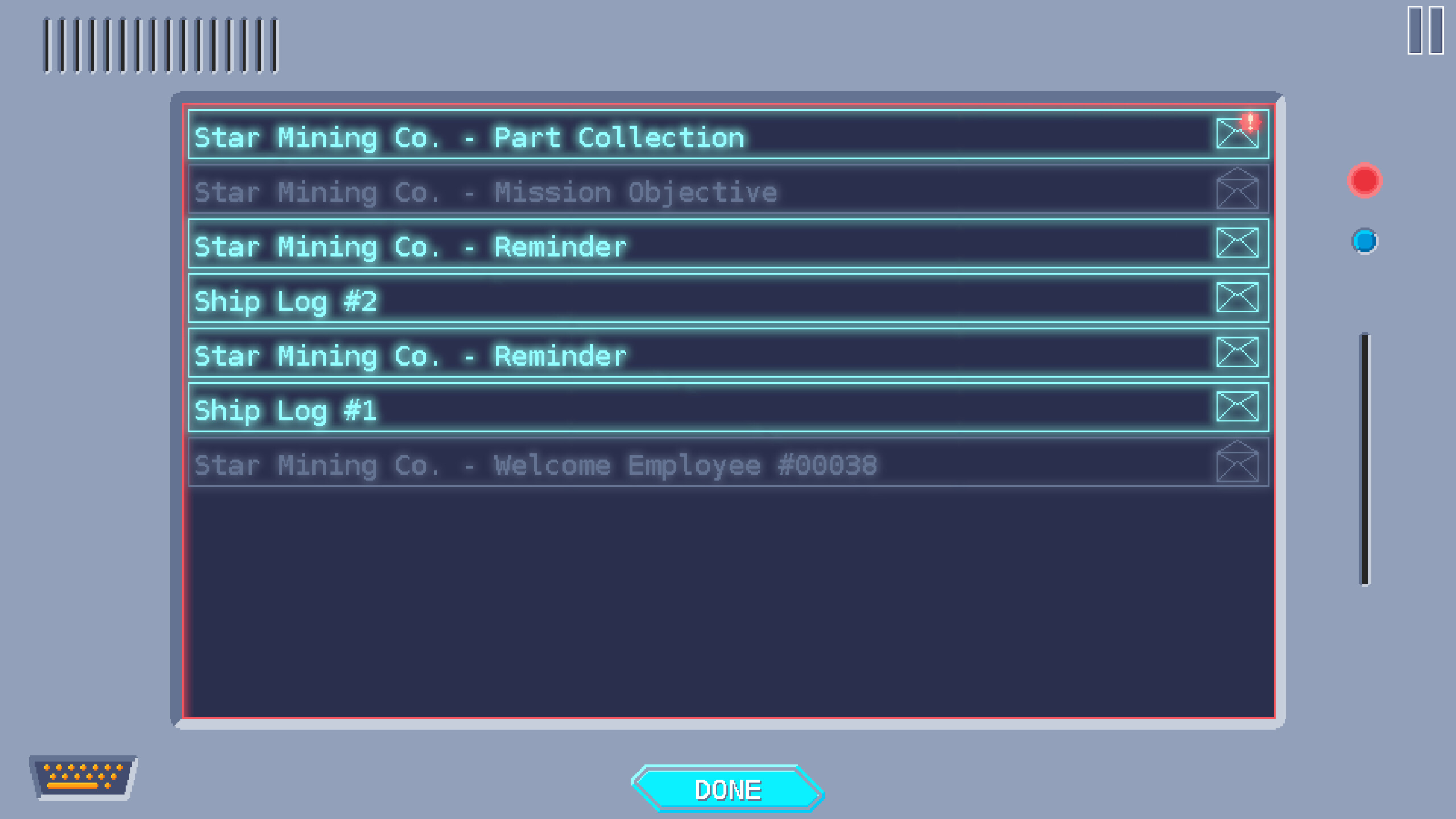Viewport: 1456px width, 819px height.
Task: Open the envelope icon for the second Reminder email
Action: pyautogui.click(x=1239, y=353)
